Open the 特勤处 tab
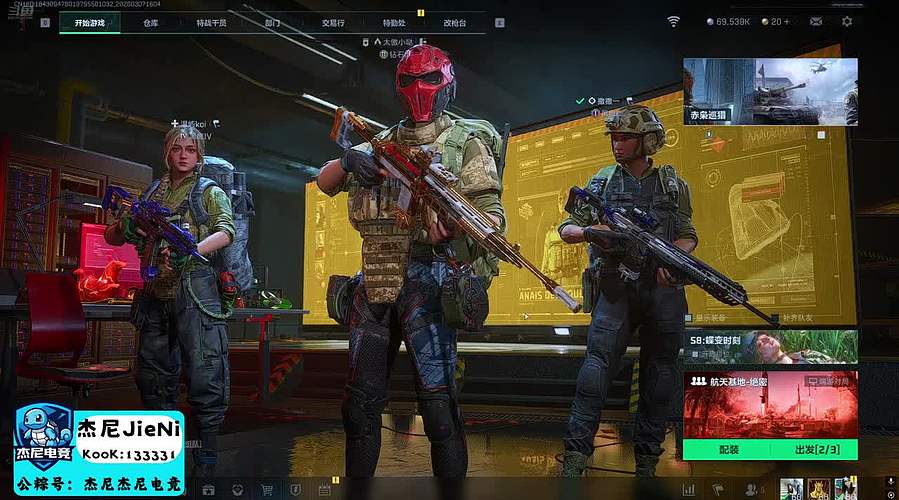 [393, 22]
